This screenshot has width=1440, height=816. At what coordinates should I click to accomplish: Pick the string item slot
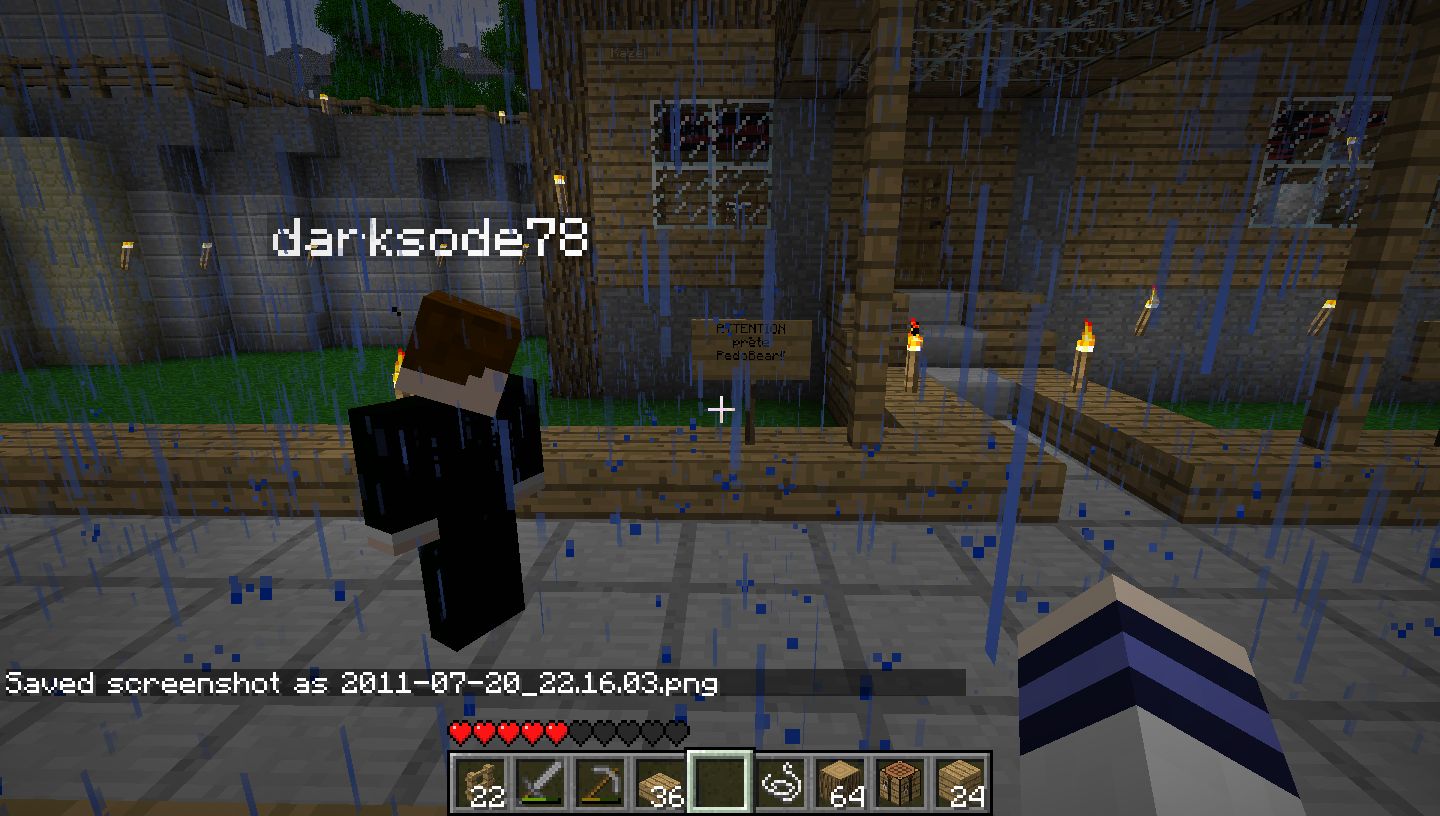coord(779,782)
